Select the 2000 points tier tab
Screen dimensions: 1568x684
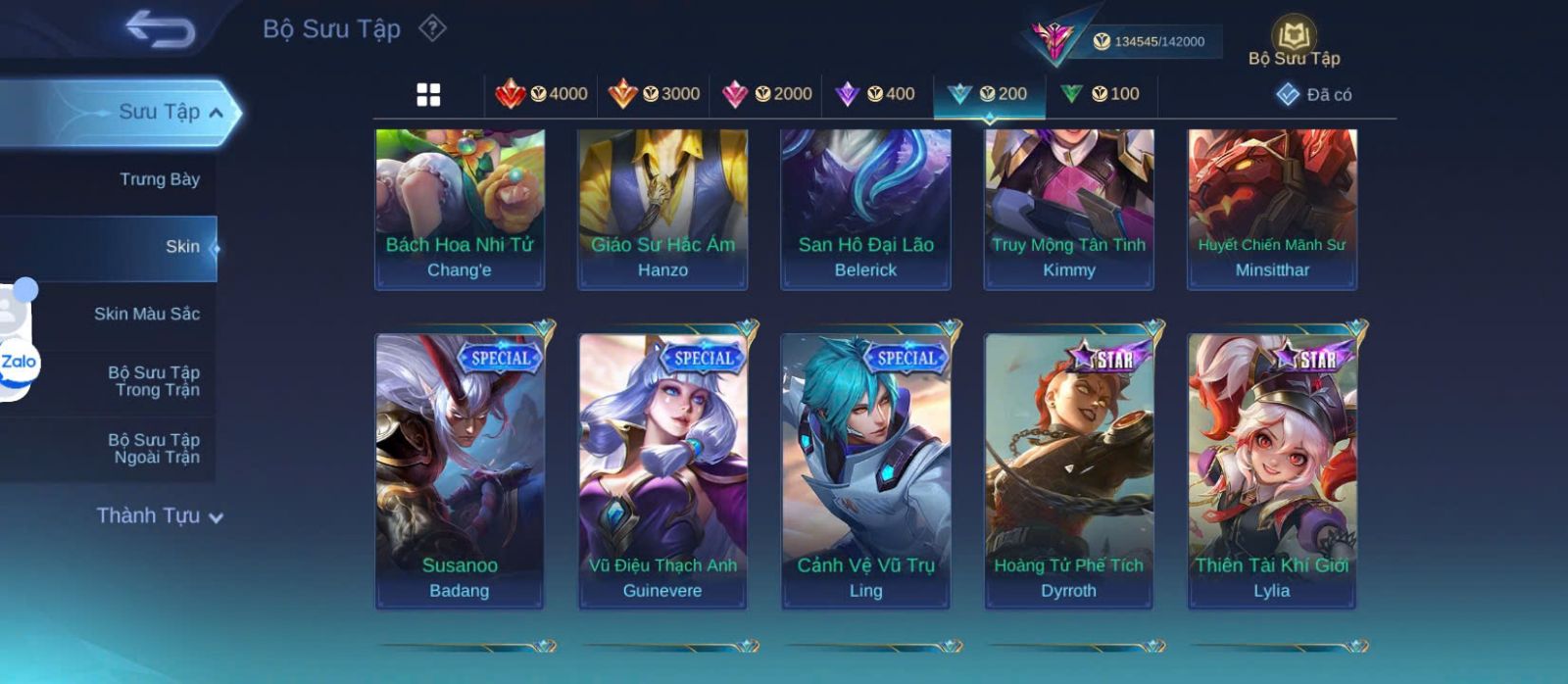766,94
